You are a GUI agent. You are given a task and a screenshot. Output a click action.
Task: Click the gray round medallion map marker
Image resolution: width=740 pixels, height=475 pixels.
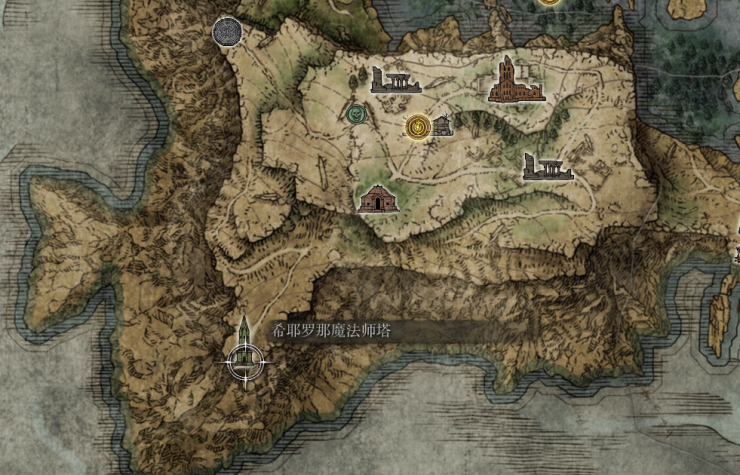click(227, 31)
